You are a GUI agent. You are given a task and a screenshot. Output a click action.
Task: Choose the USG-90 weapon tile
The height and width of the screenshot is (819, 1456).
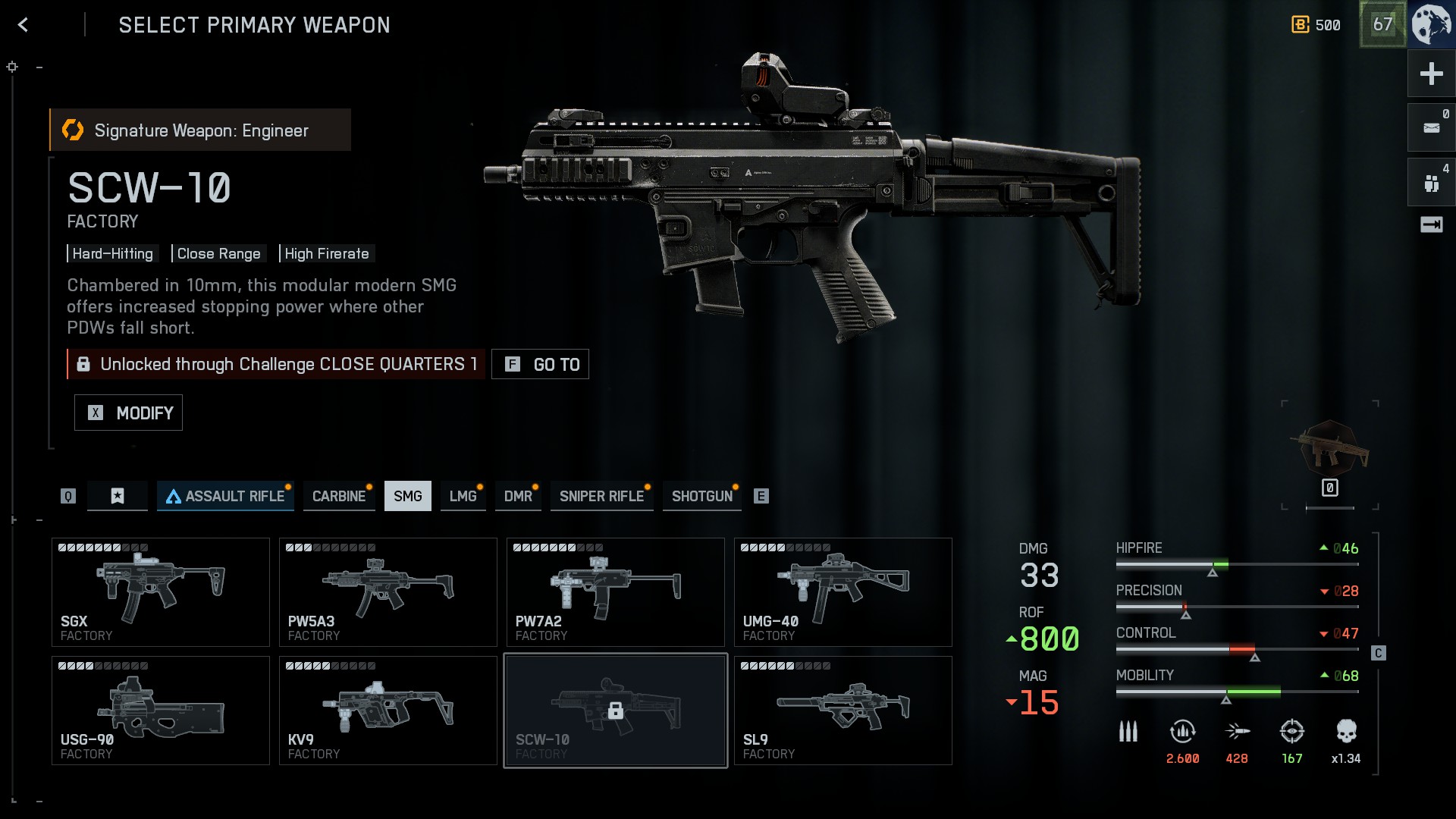(161, 711)
